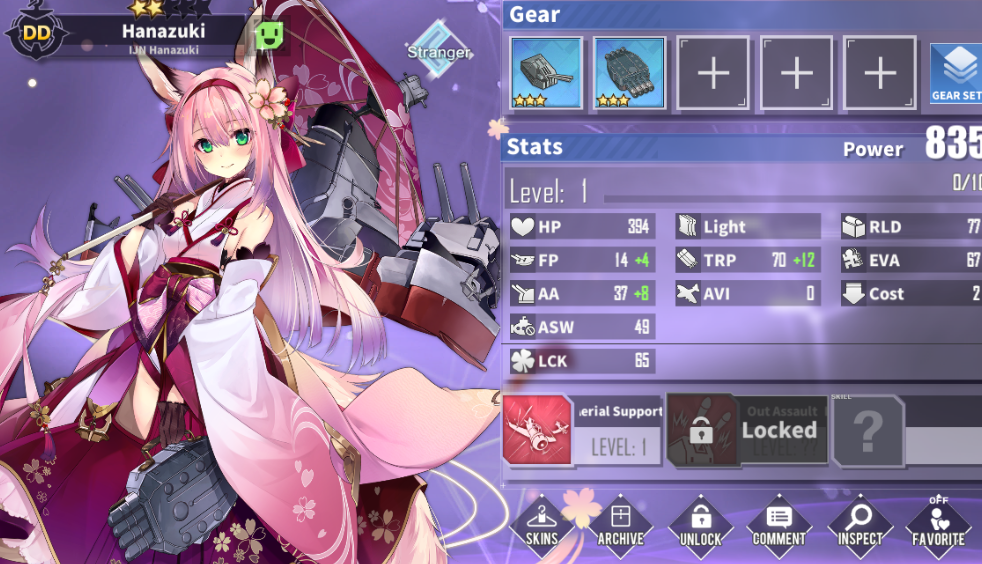The image size is (982, 564).
Task: View the locked All Out Assault skill
Action: coord(747,430)
